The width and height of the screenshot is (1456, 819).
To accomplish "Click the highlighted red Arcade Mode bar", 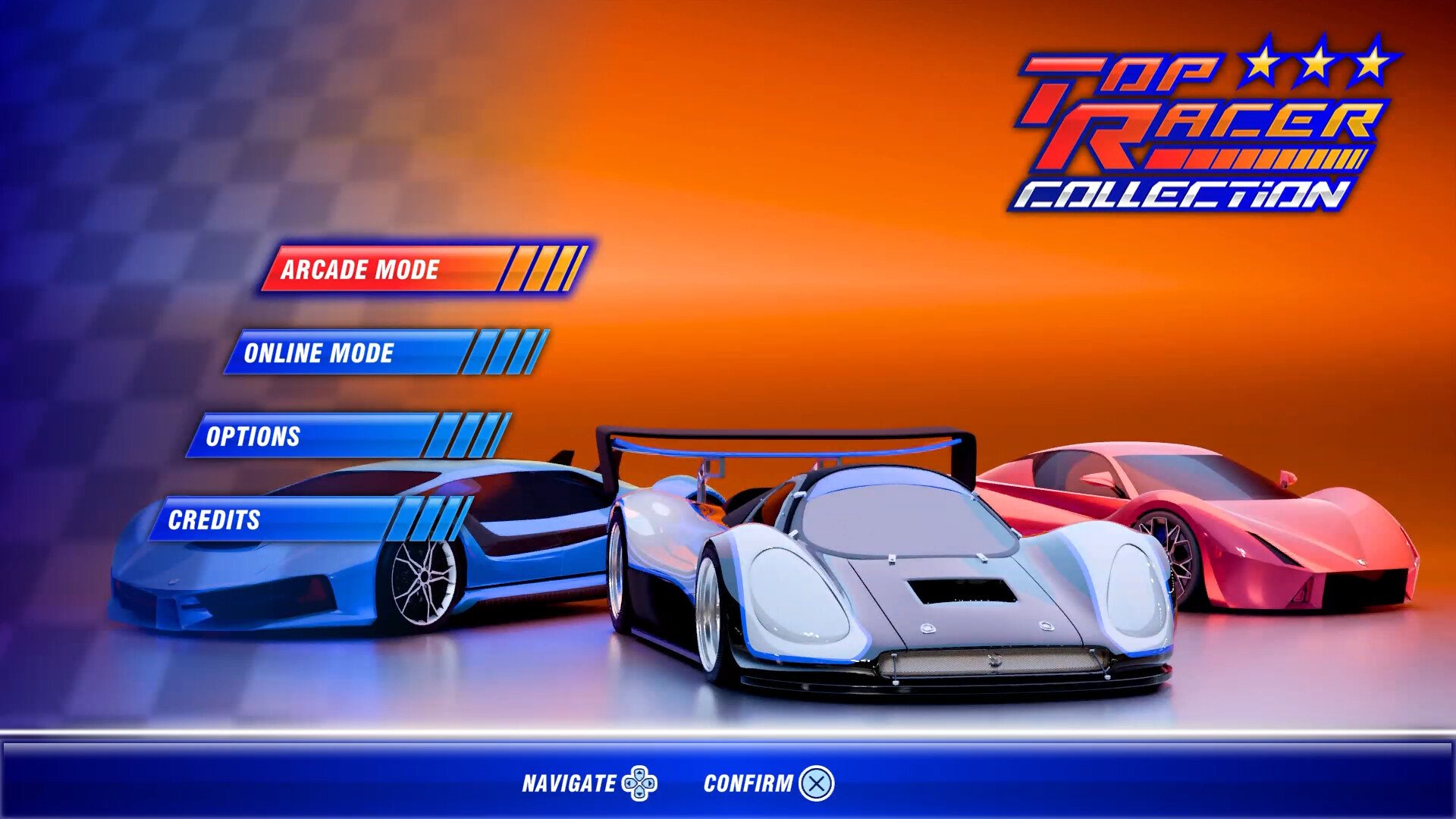I will (x=360, y=269).
